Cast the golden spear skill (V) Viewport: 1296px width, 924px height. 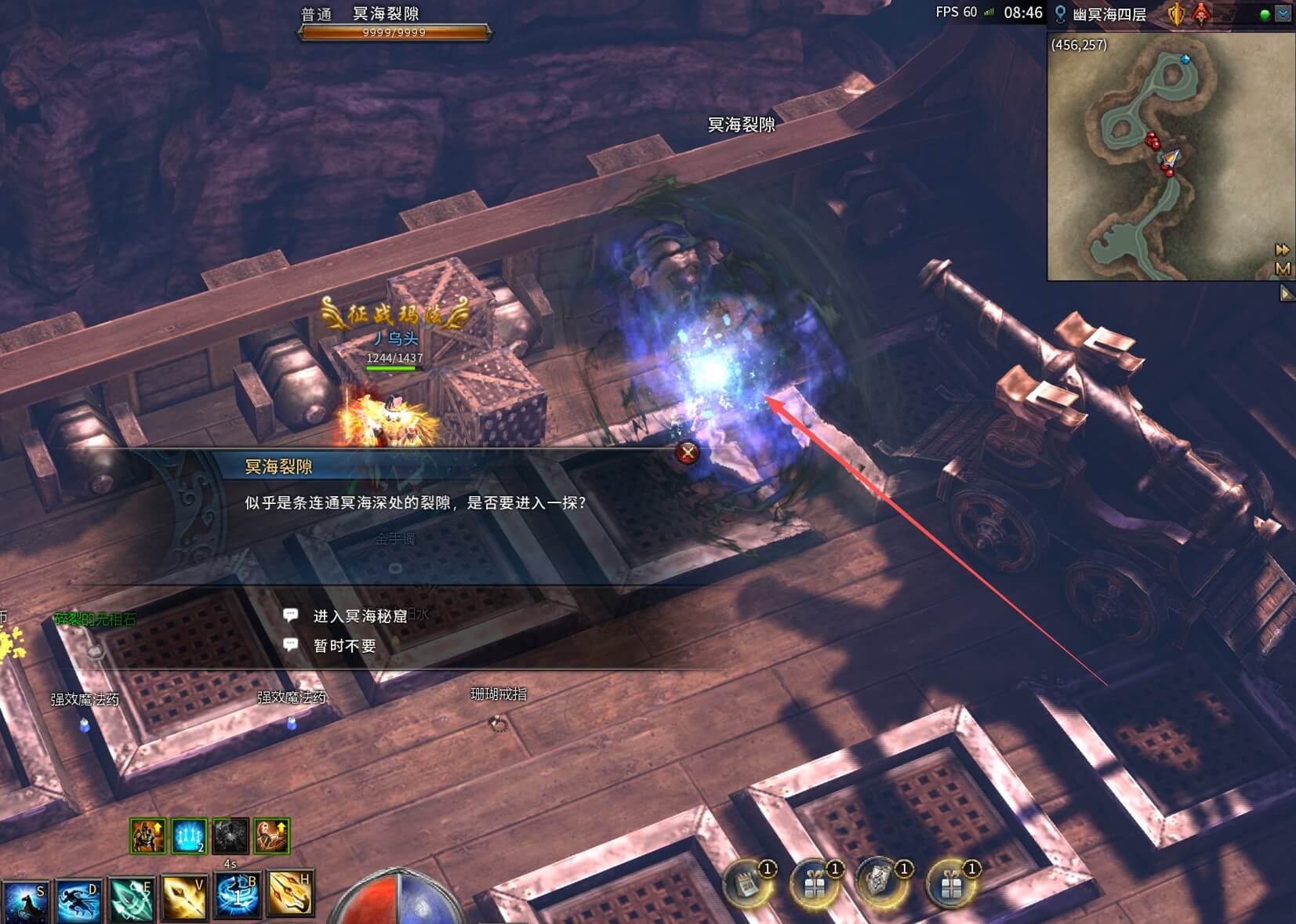click(x=184, y=898)
